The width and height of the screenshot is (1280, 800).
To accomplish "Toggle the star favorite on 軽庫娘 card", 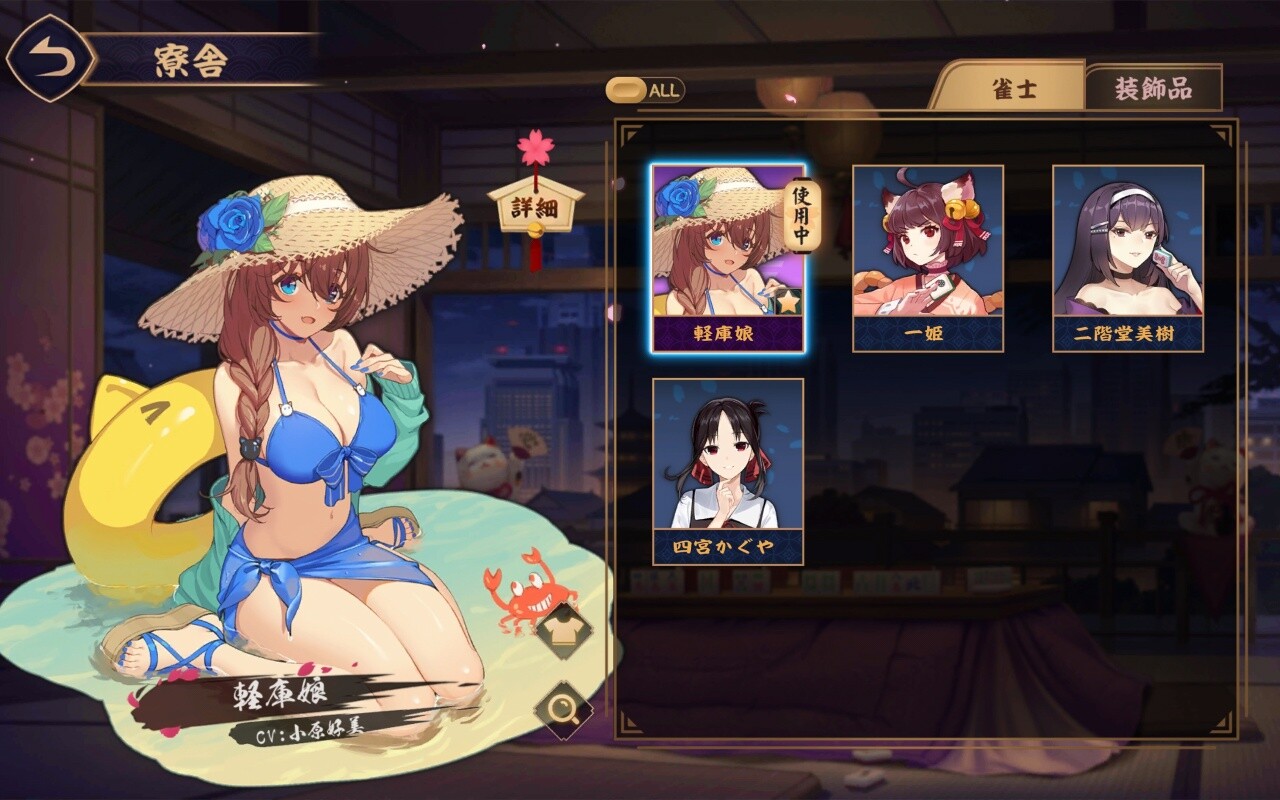I will coord(789,300).
